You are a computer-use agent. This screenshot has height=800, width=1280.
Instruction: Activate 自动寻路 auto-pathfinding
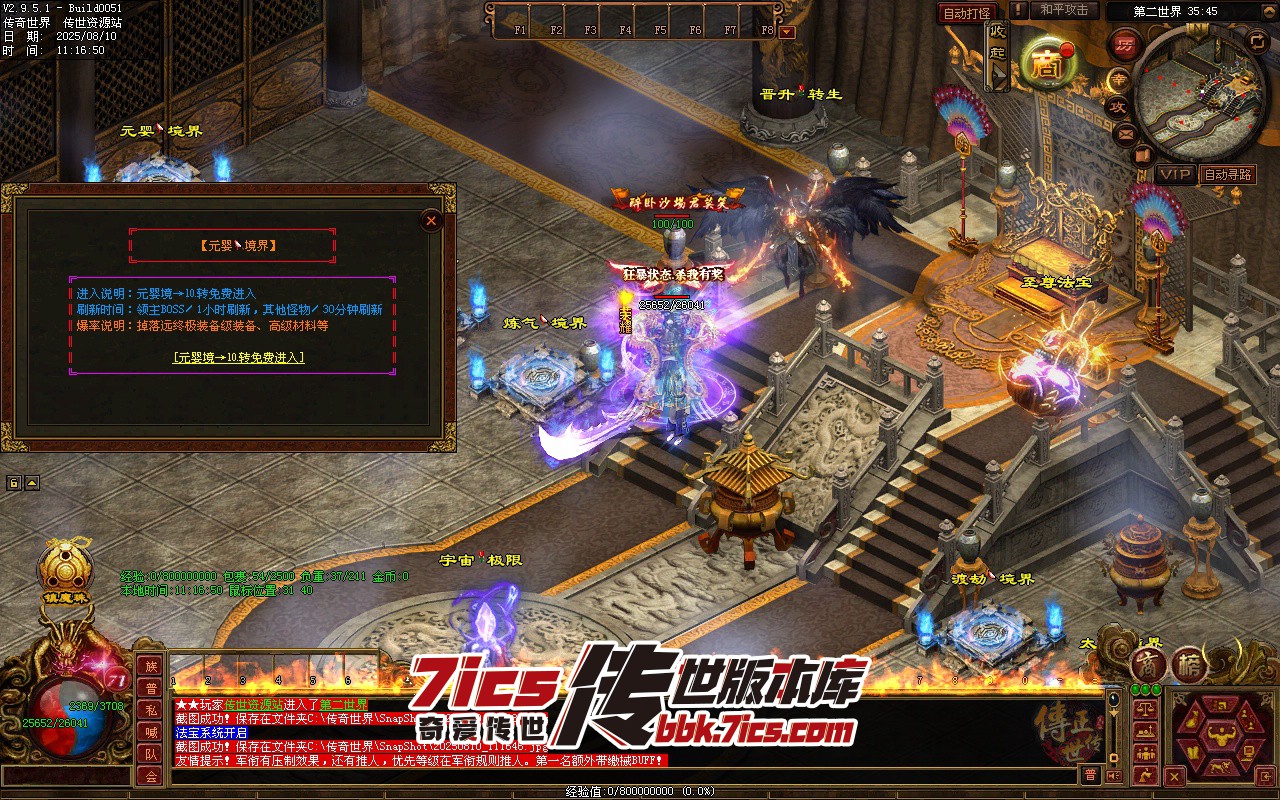click(x=1227, y=174)
